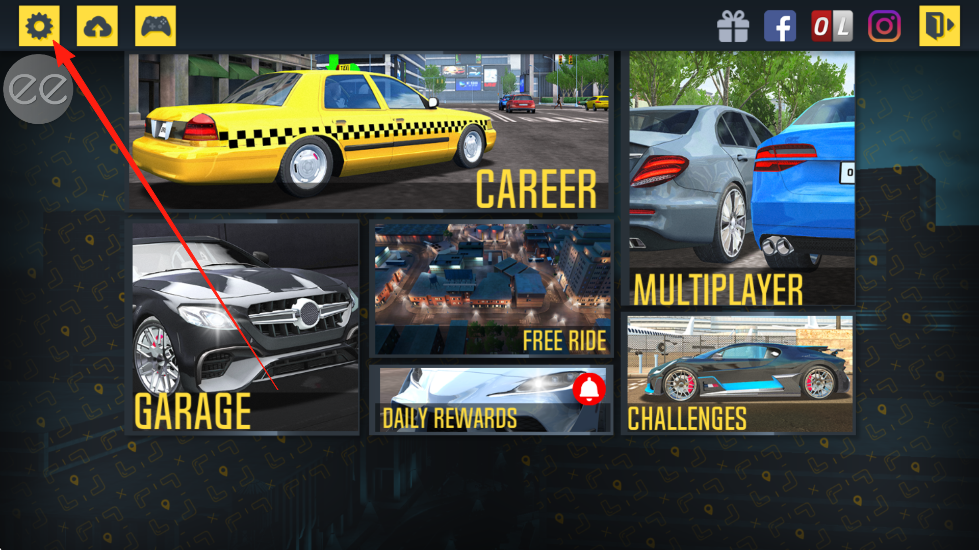Open the cloud upload save button

click(97, 26)
